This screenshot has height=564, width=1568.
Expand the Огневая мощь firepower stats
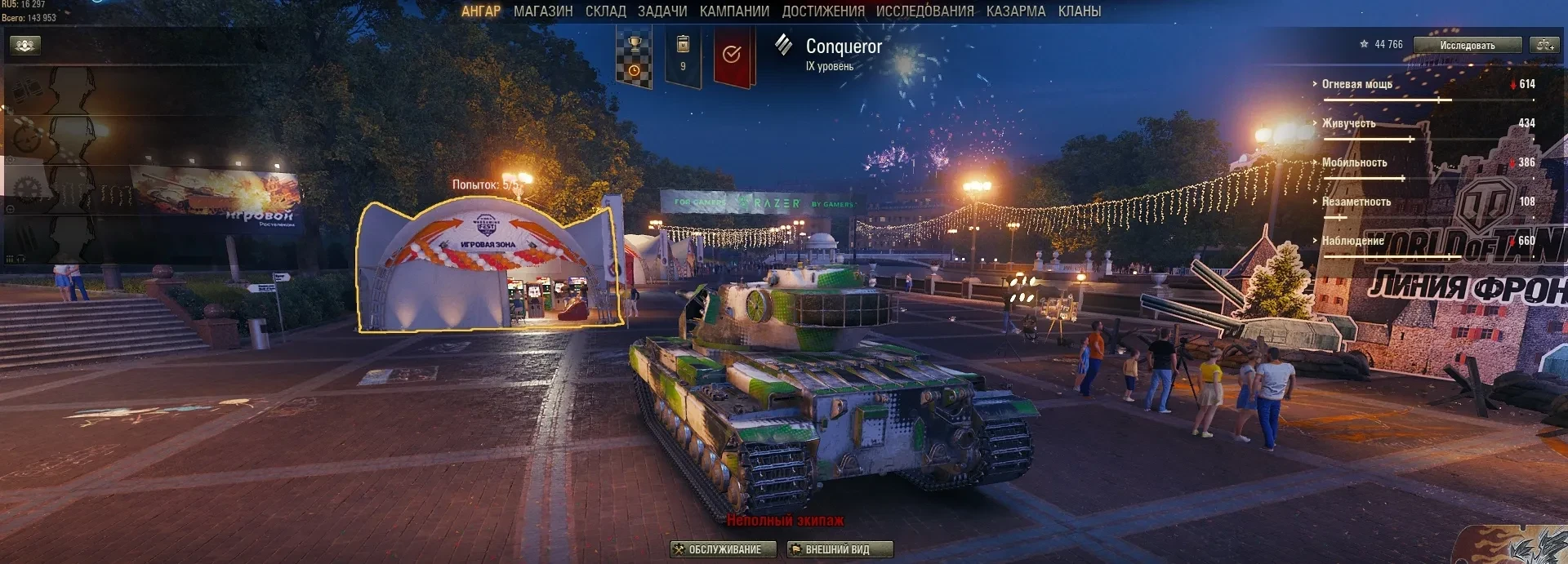click(x=1356, y=84)
